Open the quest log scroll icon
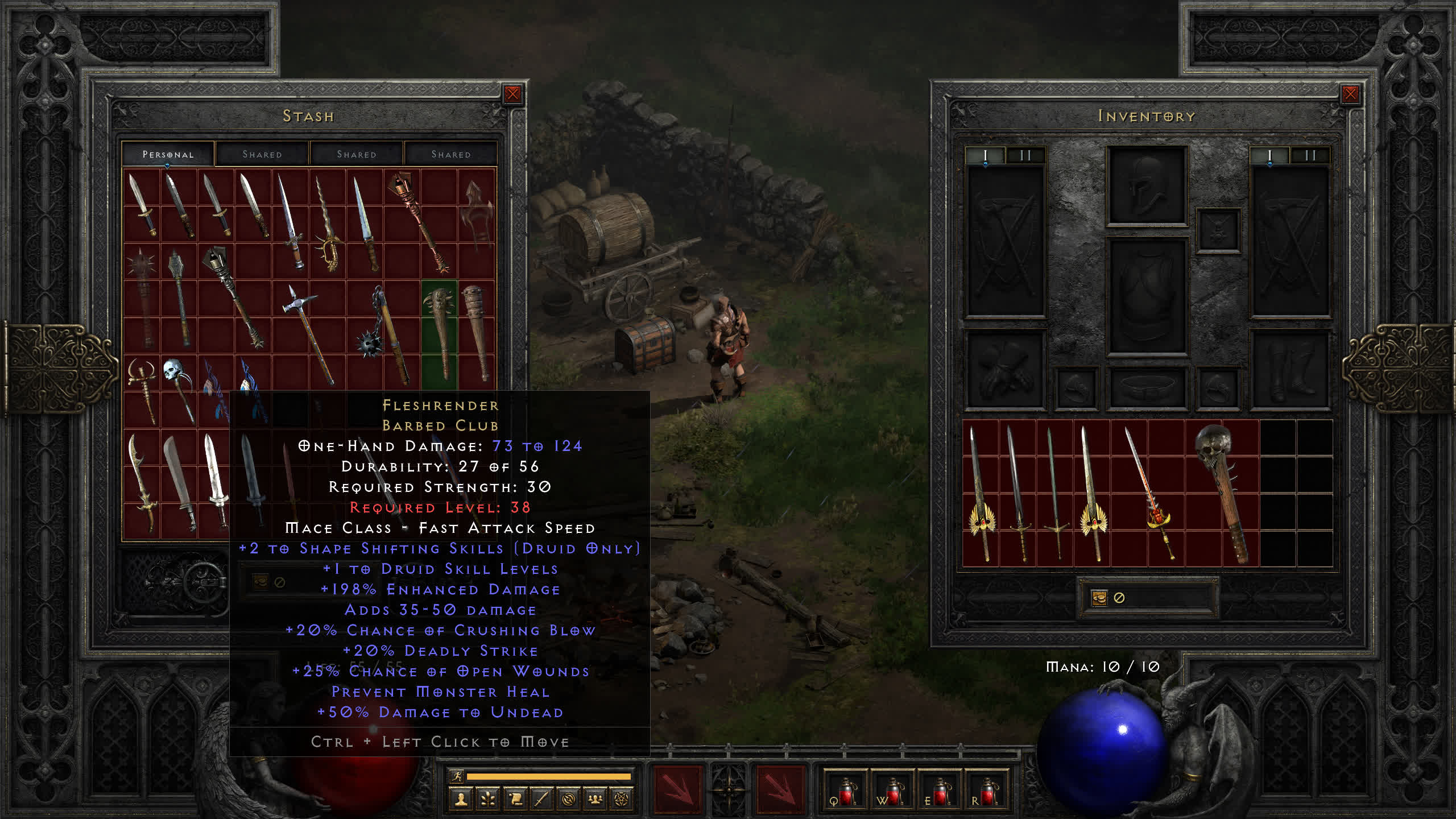1456x819 pixels. 515,800
